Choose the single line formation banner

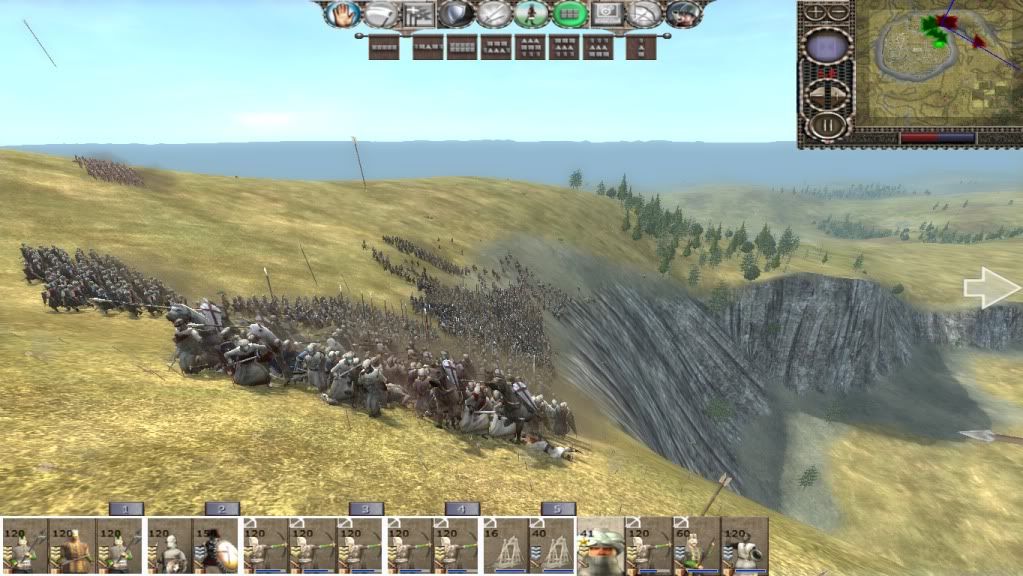pyautogui.click(x=384, y=47)
